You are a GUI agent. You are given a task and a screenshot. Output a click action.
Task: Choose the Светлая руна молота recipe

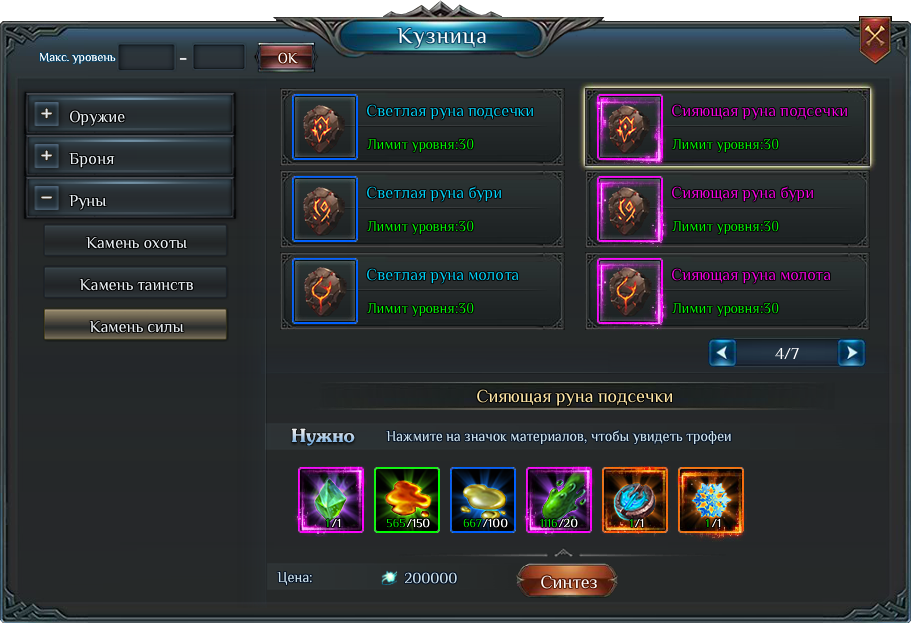[422, 291]
